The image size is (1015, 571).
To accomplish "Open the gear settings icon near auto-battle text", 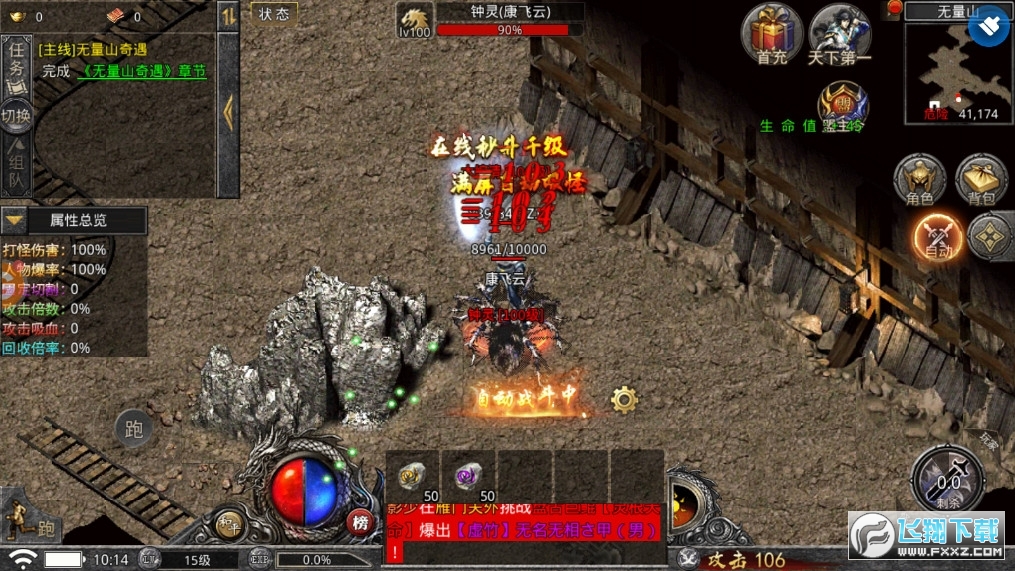I will [x=624, y=400].
